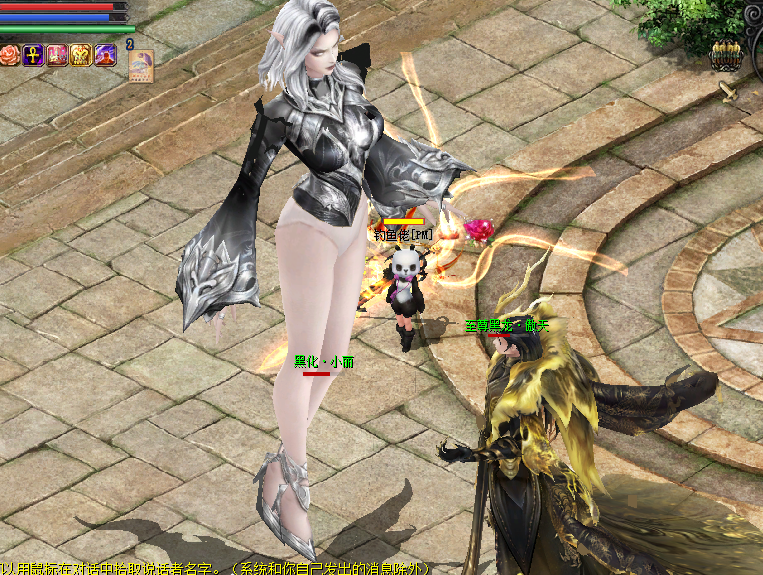This screenshot has height=575, width=763.
Task: Open the four-person party icon
Action: 724,56
